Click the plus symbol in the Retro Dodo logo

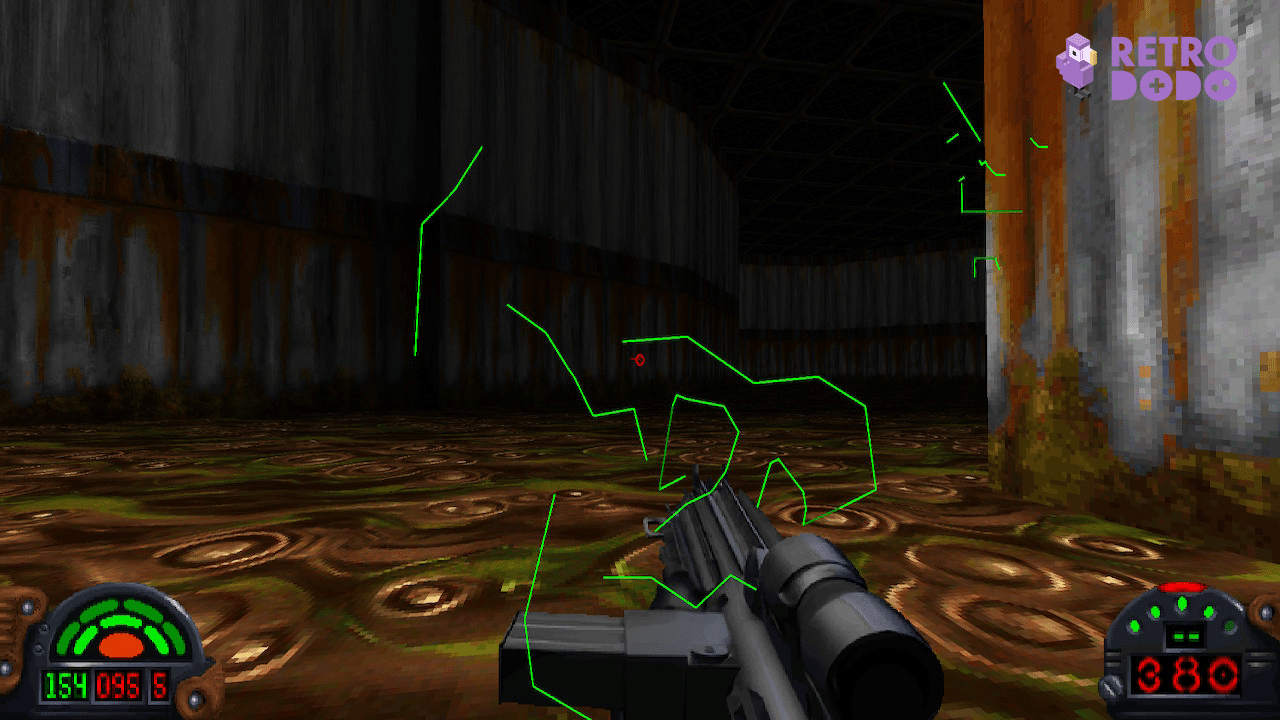pos(1157,86)
